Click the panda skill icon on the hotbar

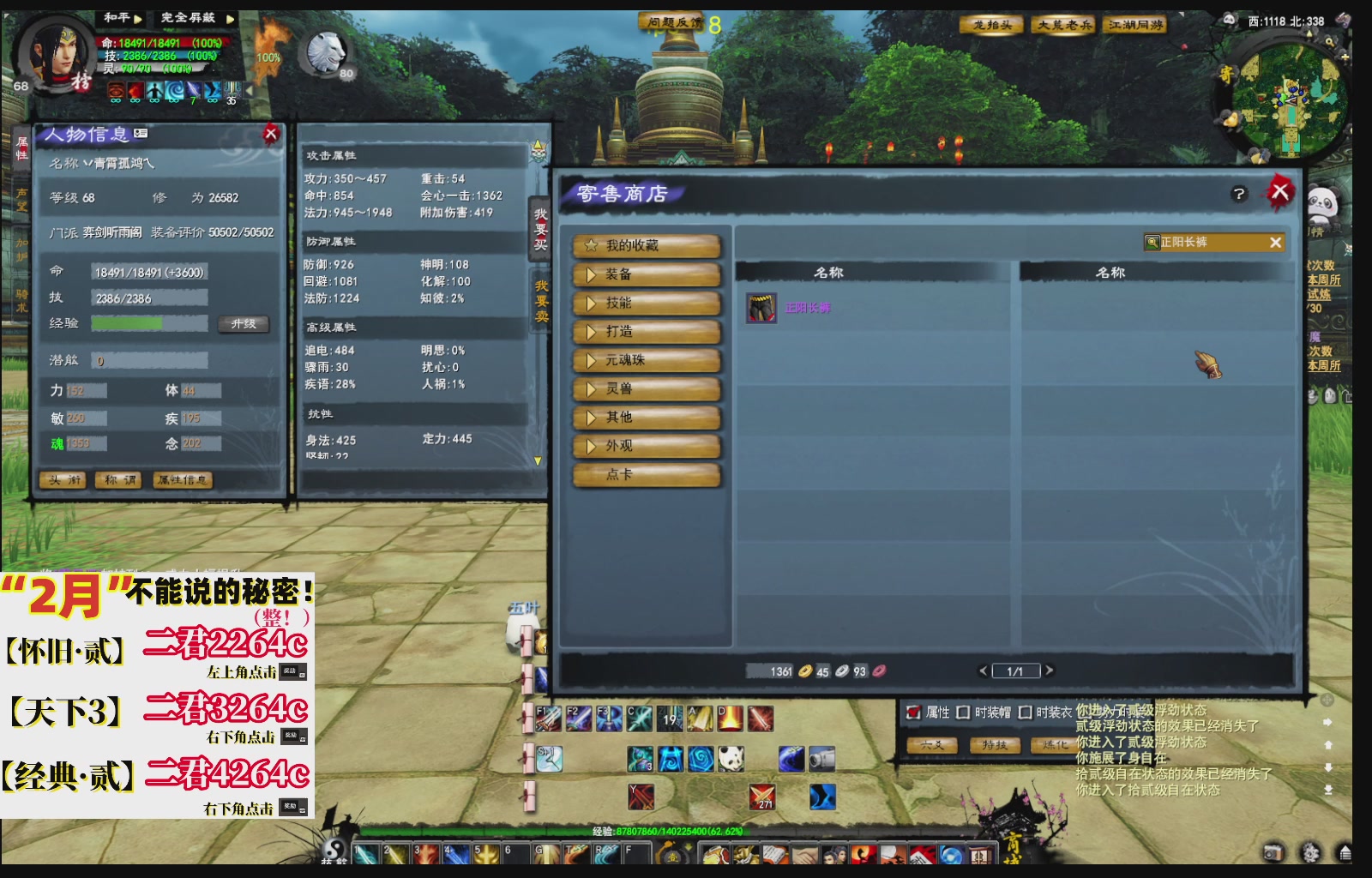pyautogui.click(x=731, y=758)
